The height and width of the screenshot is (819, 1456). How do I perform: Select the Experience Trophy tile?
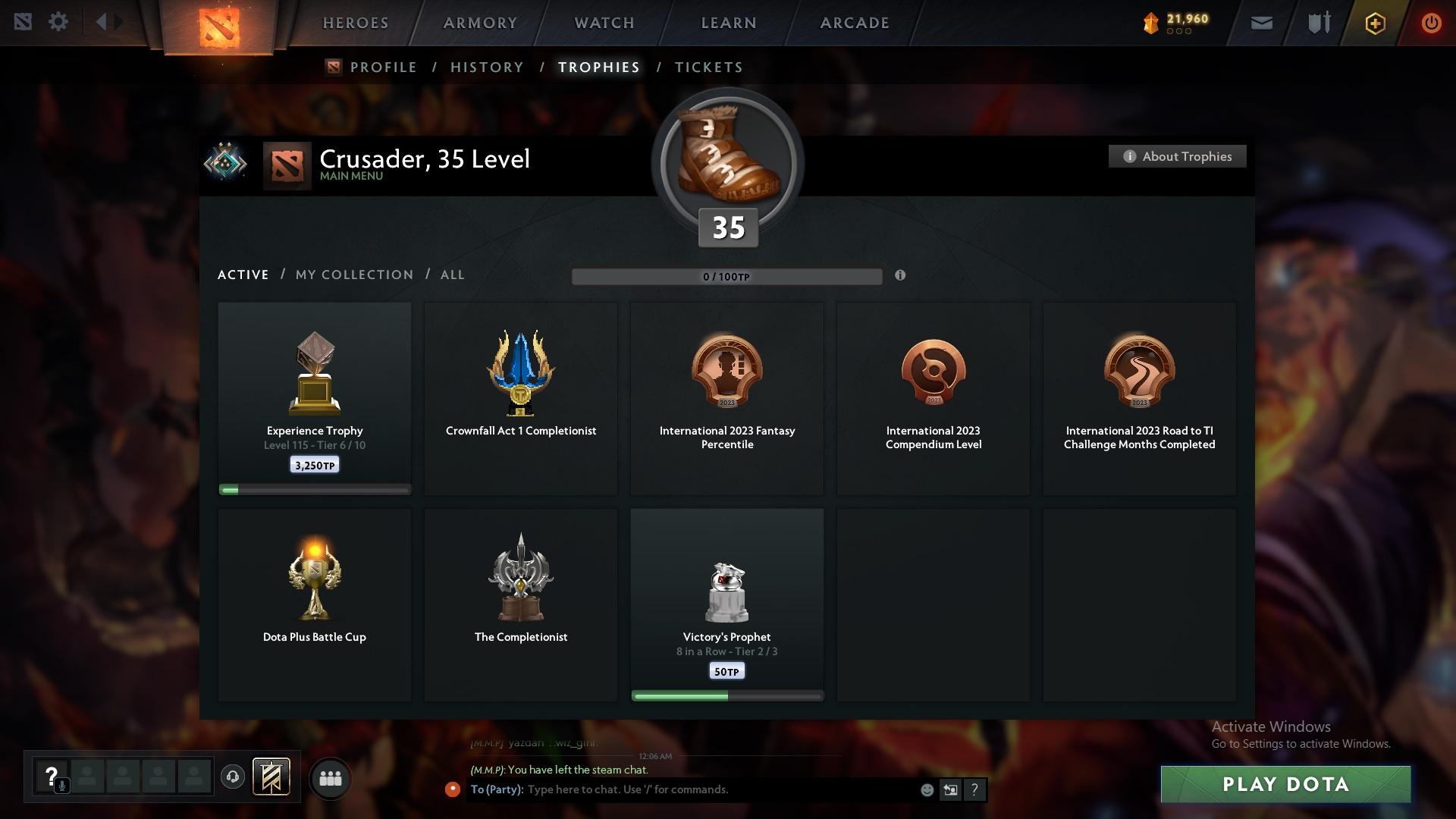[x=315, y=398]
